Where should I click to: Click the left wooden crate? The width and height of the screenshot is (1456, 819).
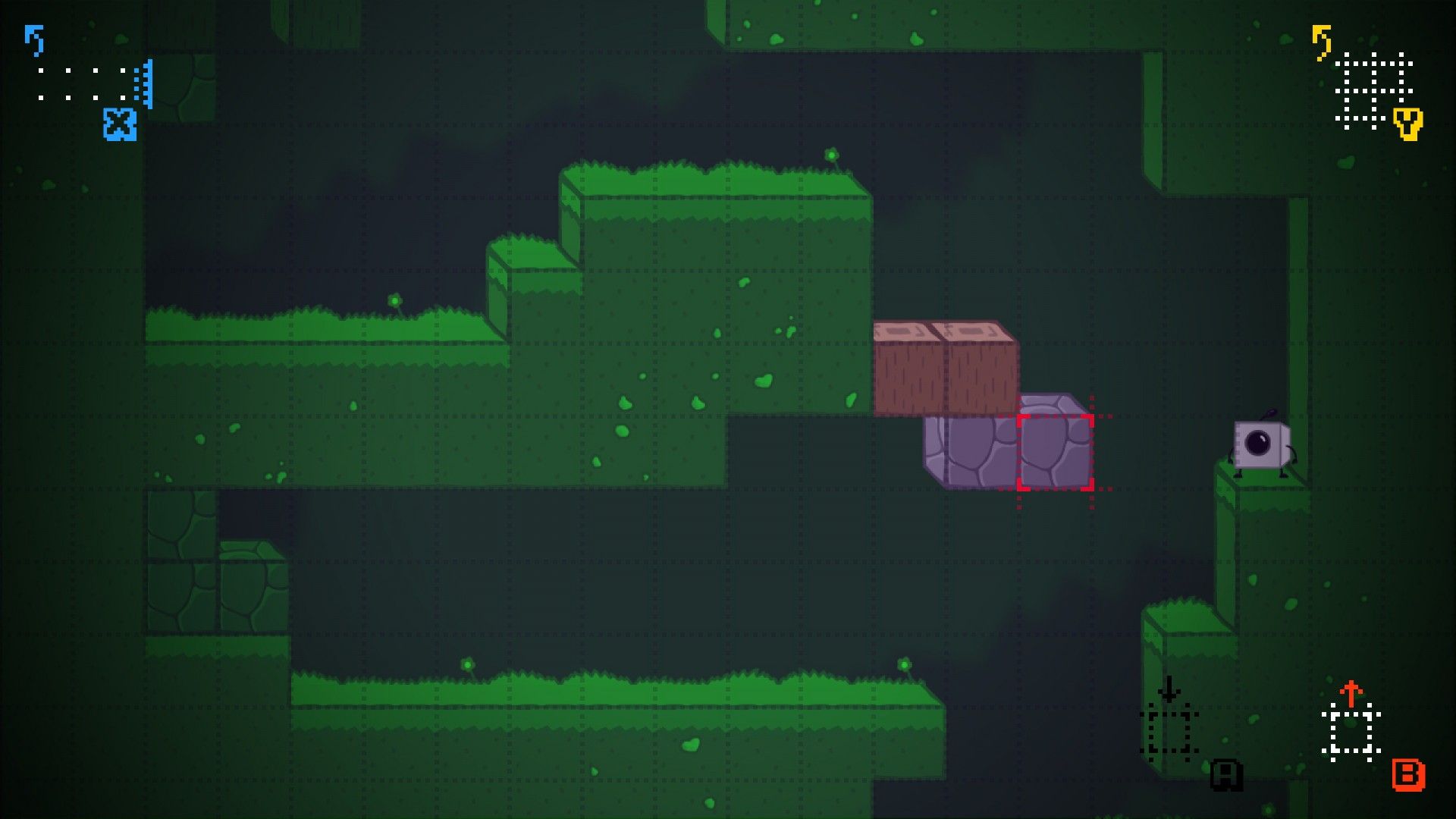[908, 364]
